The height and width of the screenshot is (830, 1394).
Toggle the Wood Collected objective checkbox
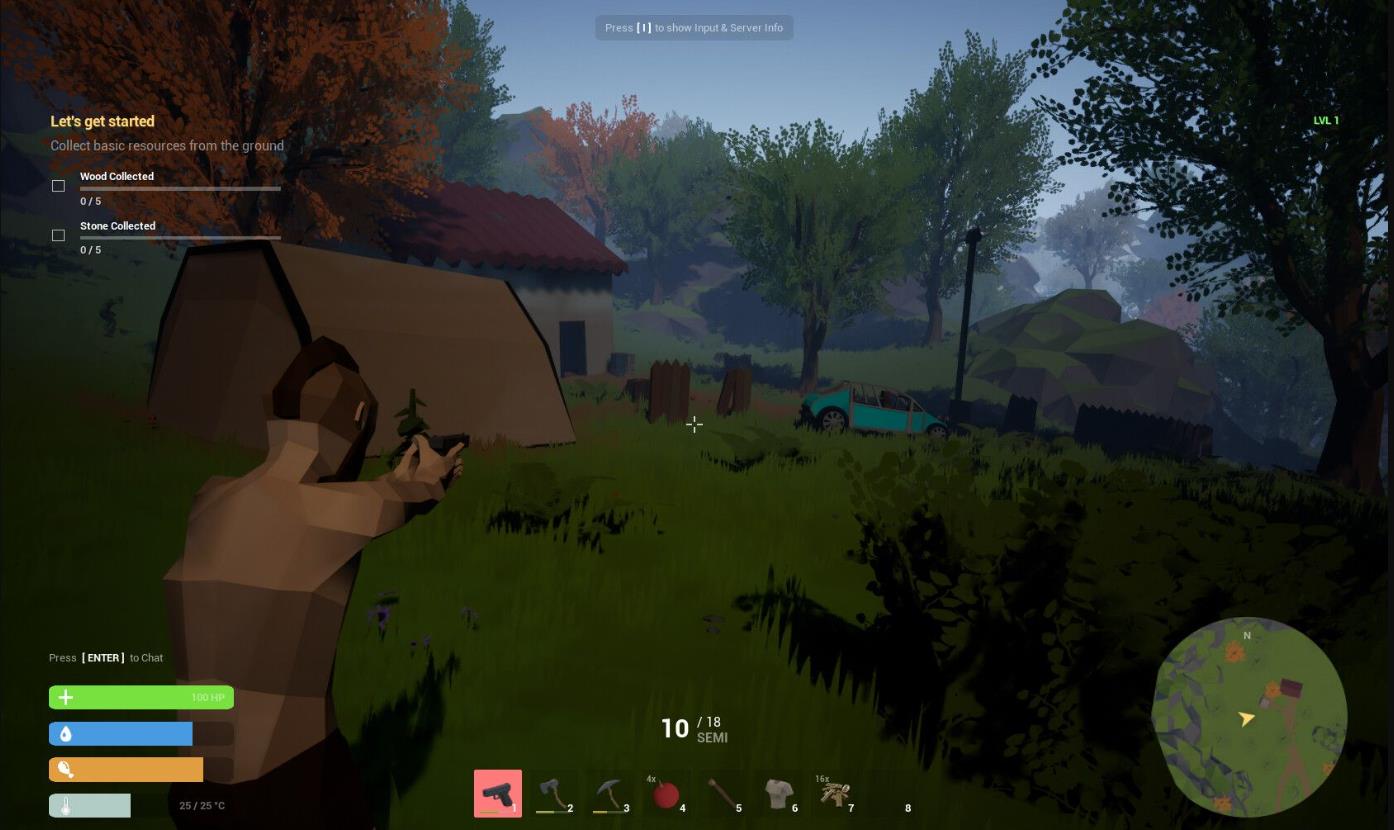coord(58,186)
